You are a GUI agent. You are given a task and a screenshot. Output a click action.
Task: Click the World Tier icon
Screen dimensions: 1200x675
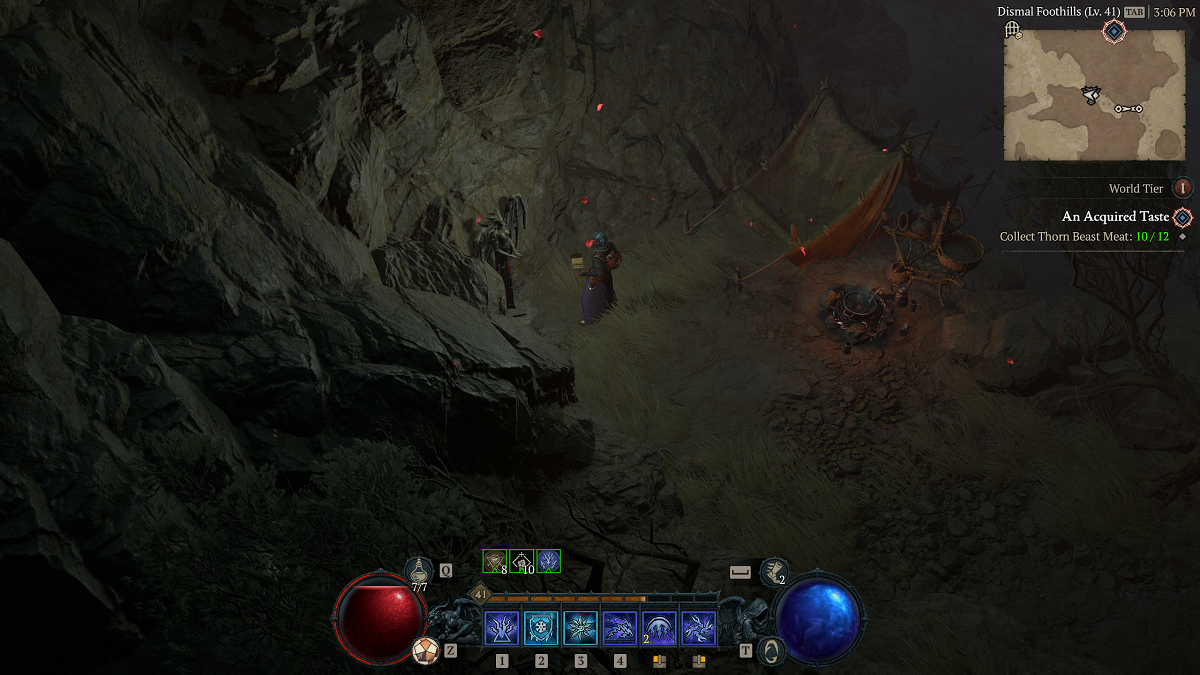click(1183, 188)
